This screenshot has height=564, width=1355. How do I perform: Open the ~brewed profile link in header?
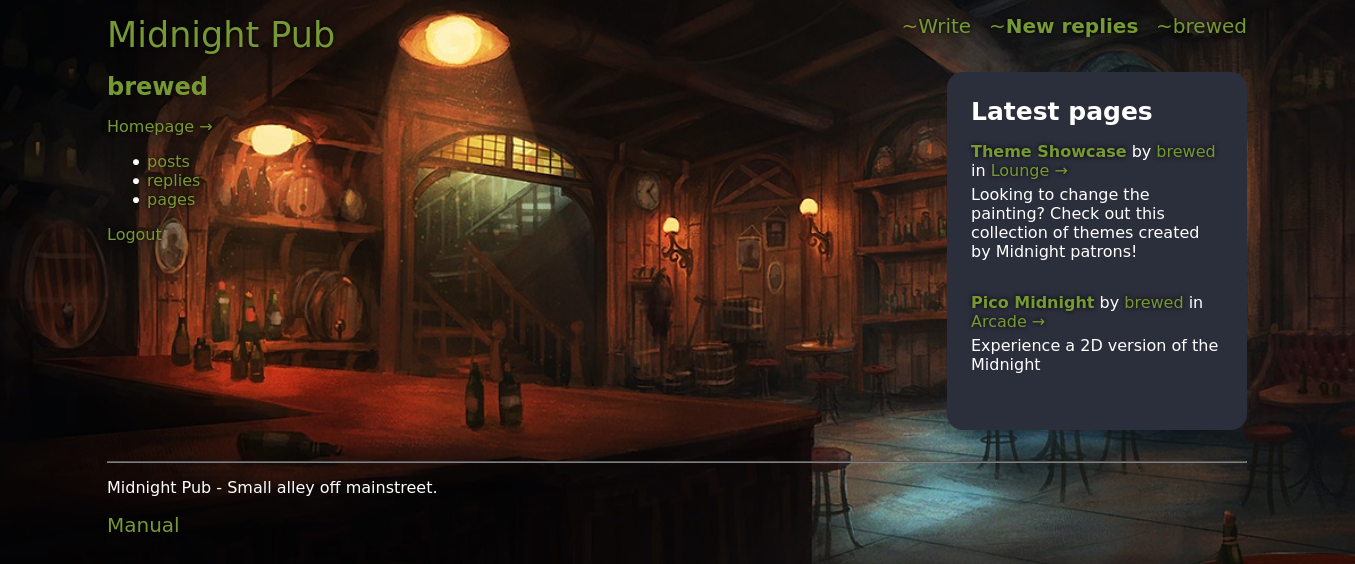pyautogui.click(x=1201, y=26)
